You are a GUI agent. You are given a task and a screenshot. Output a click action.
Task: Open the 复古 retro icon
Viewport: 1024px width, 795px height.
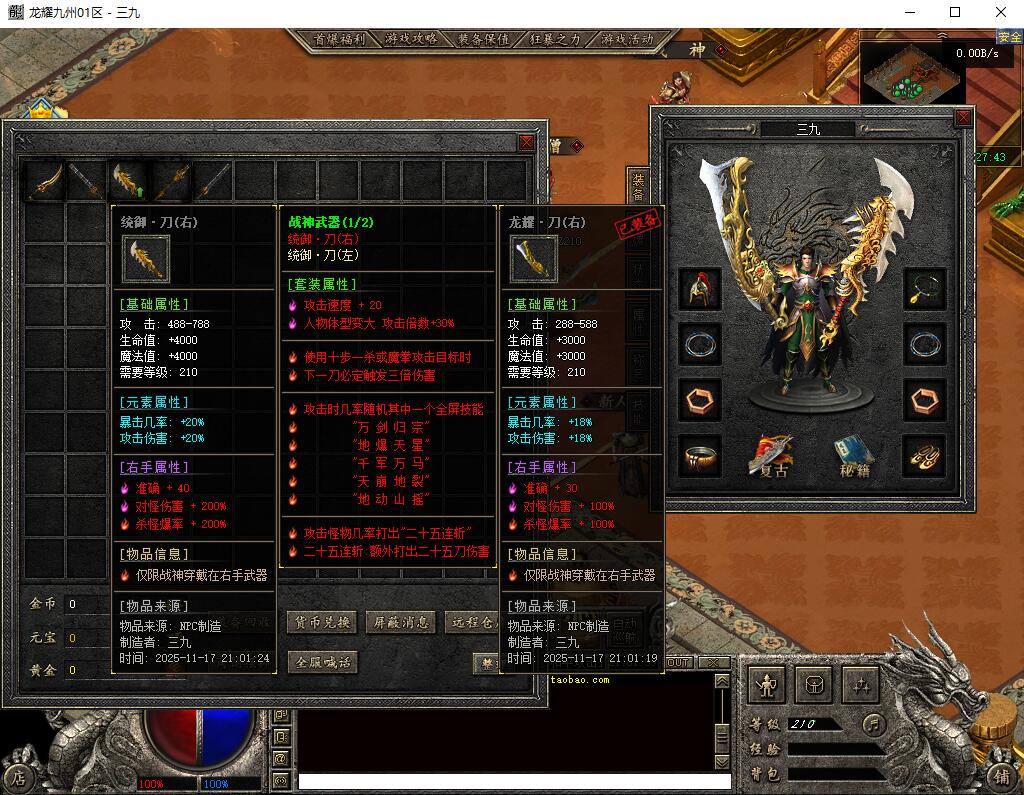[x=770, y=456]
